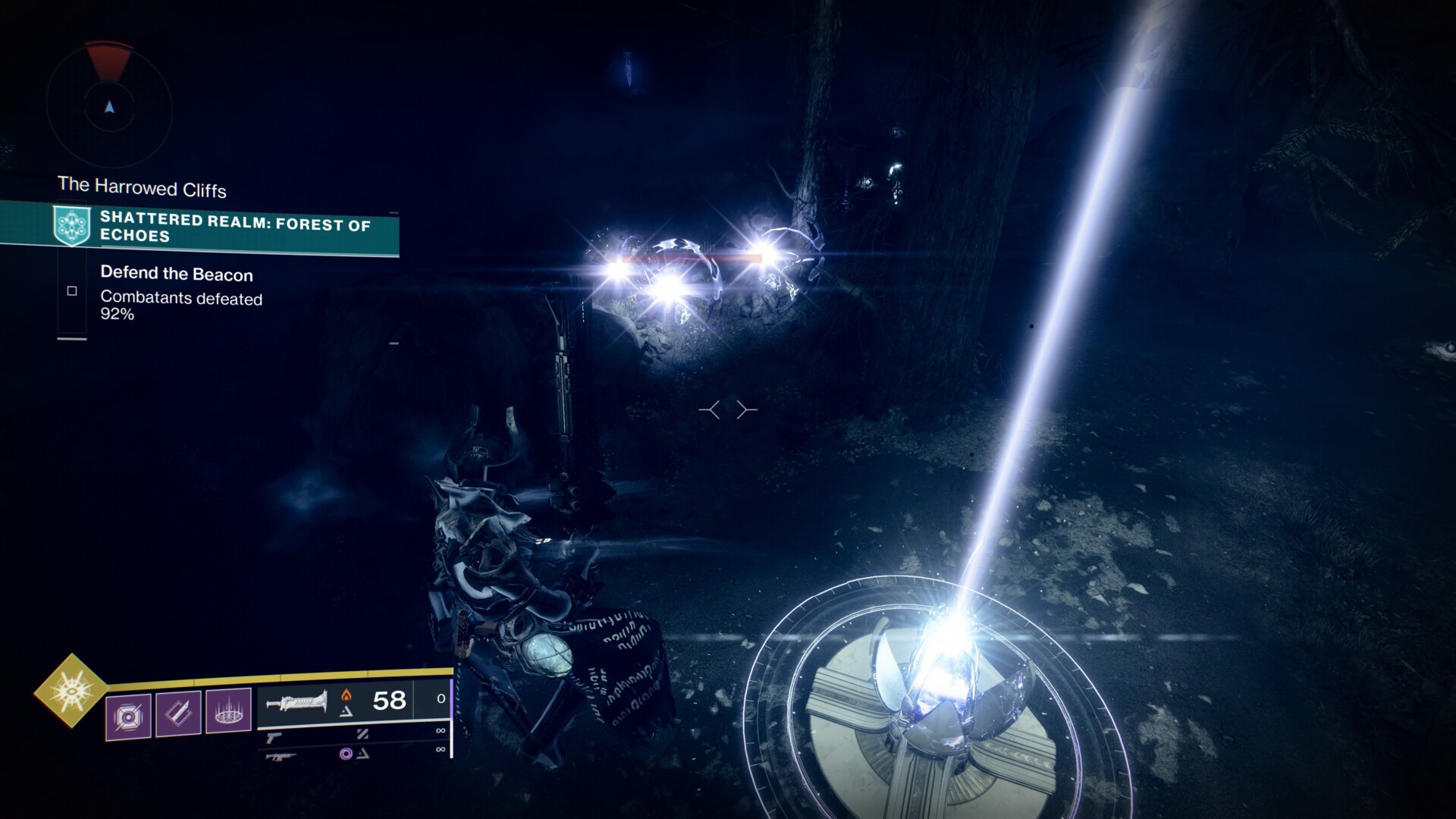1456x819 pixels.
Task: Click the circular radar display
Action: [110, 108]
